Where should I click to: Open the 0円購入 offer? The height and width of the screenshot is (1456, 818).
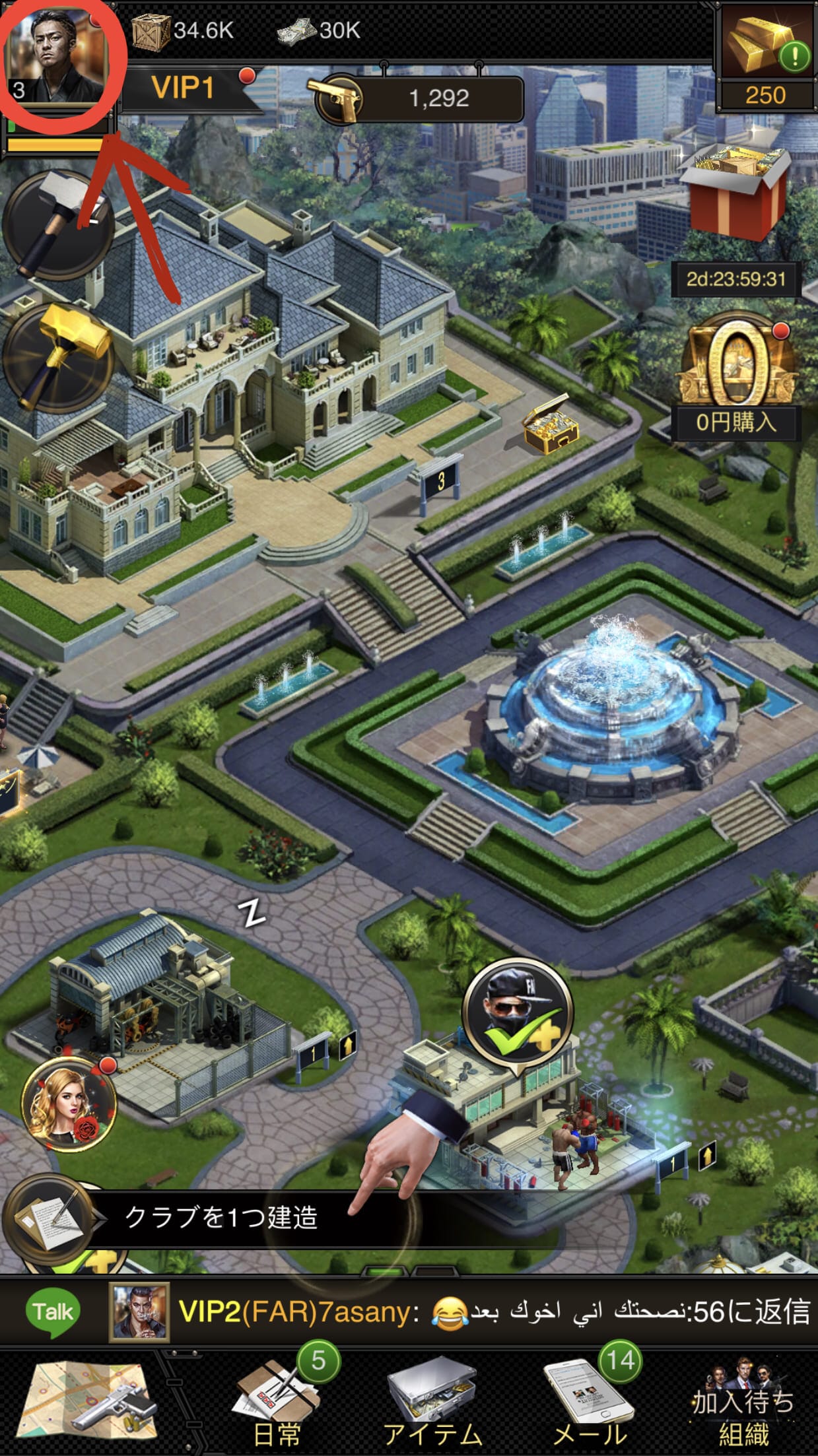click(735, 377)
